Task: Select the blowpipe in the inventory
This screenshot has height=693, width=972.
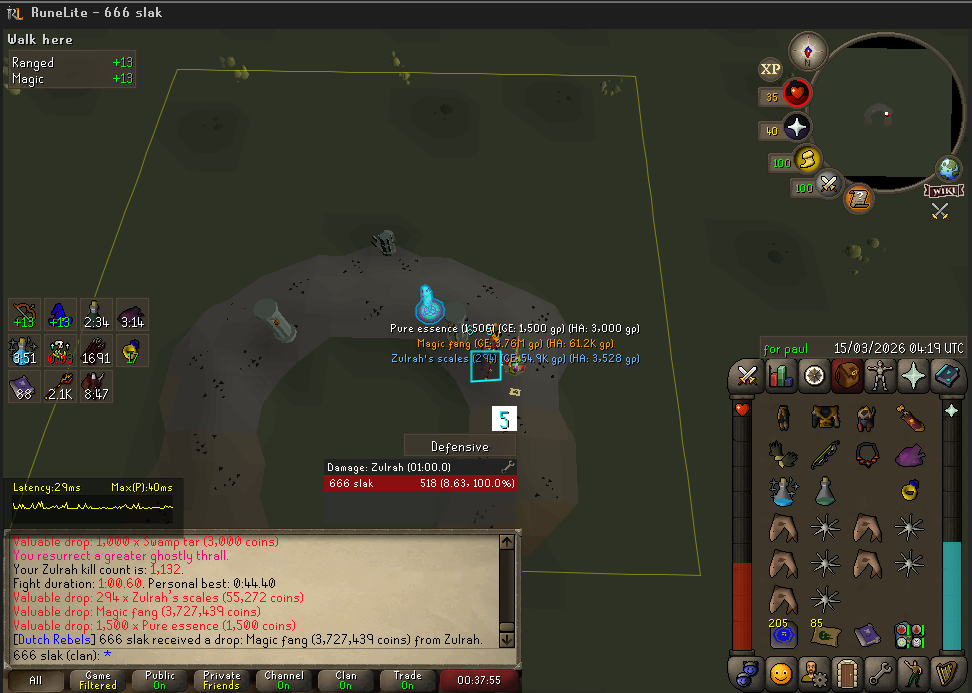Action: tap(825, 453)
